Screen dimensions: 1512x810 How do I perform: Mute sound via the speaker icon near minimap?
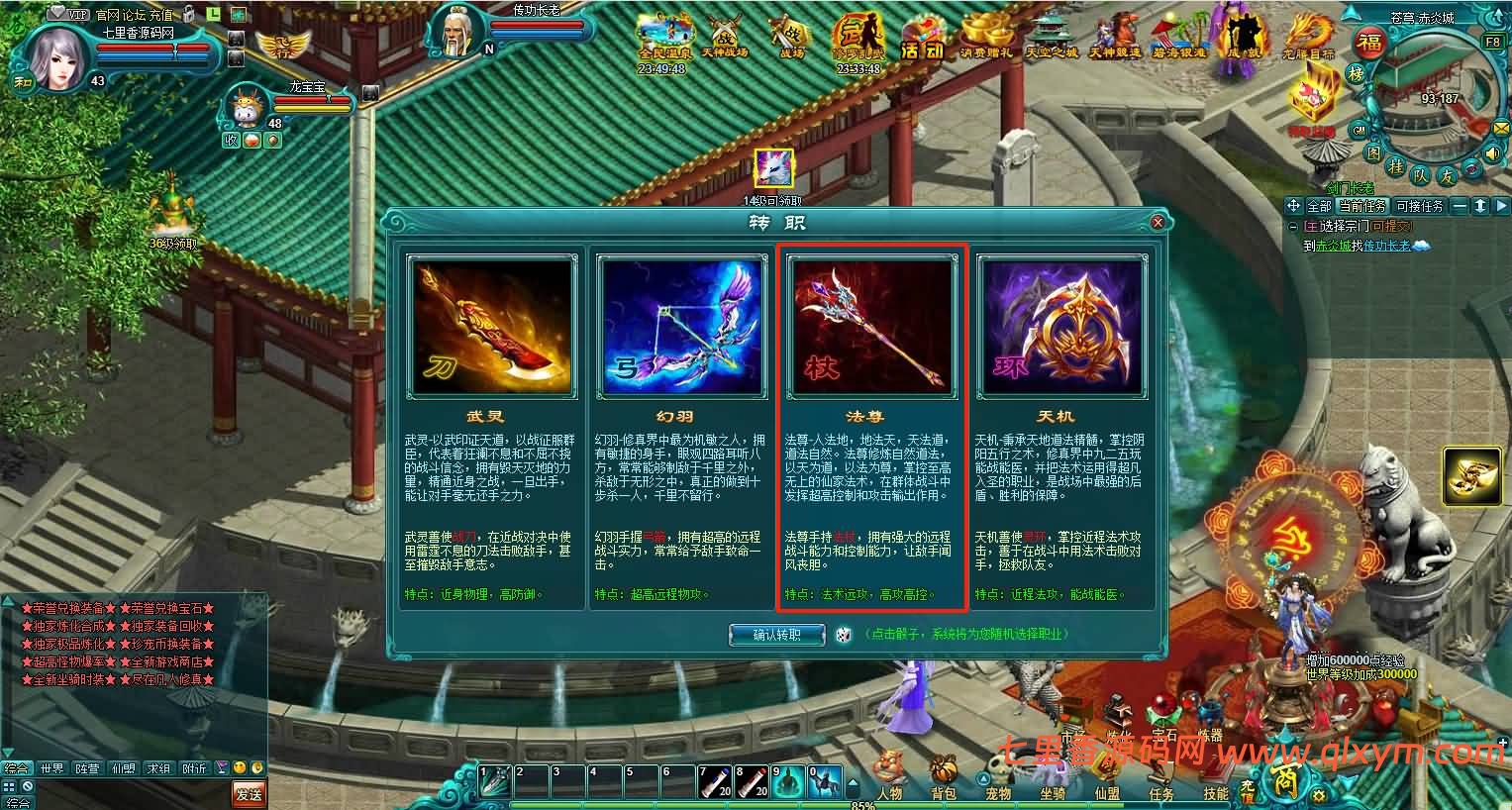(x=1492, y=153)
